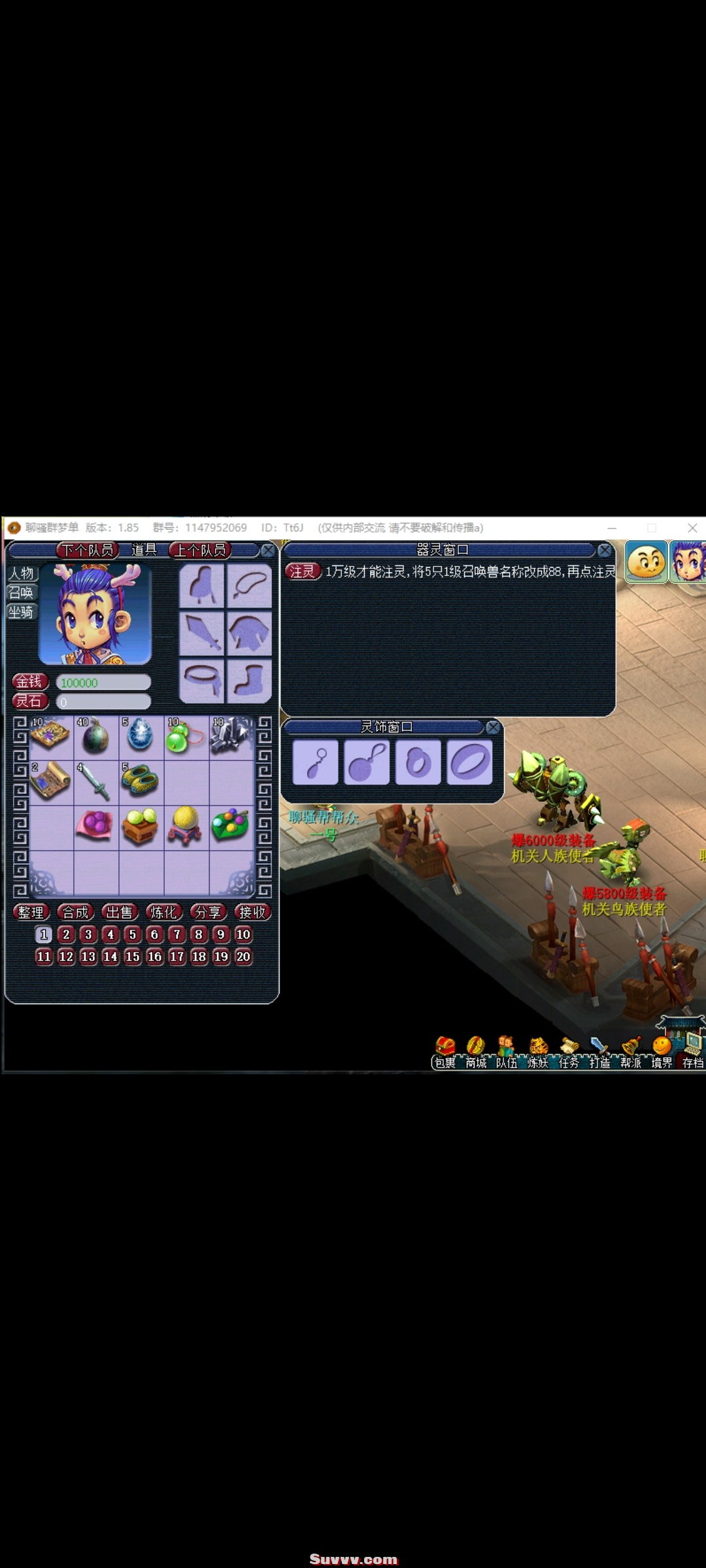This screenshot has height=1568, width=706.
Task: Click the 注灵 infuse button
Action: [303, 572]
